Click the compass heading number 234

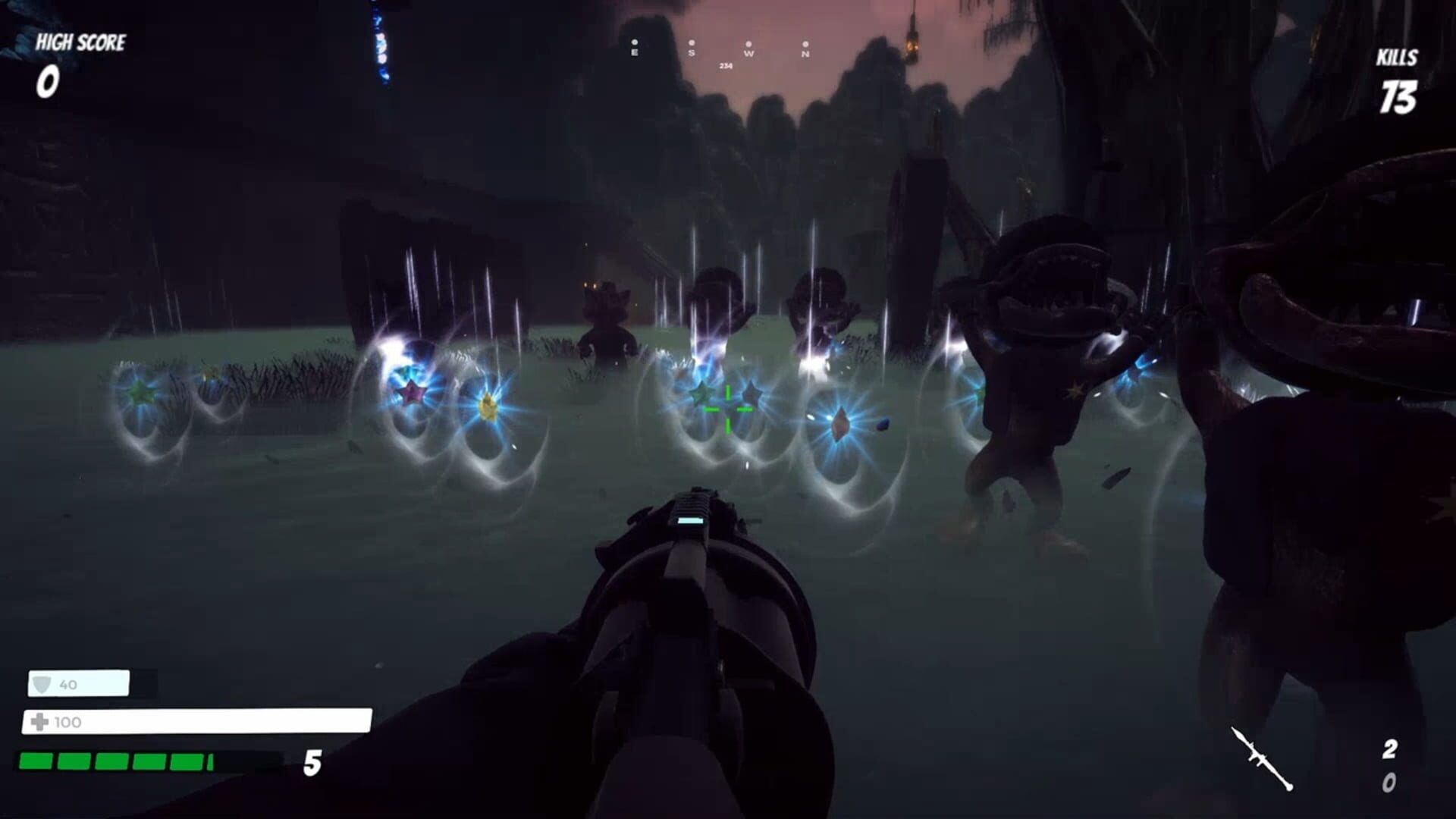point(726,66)
